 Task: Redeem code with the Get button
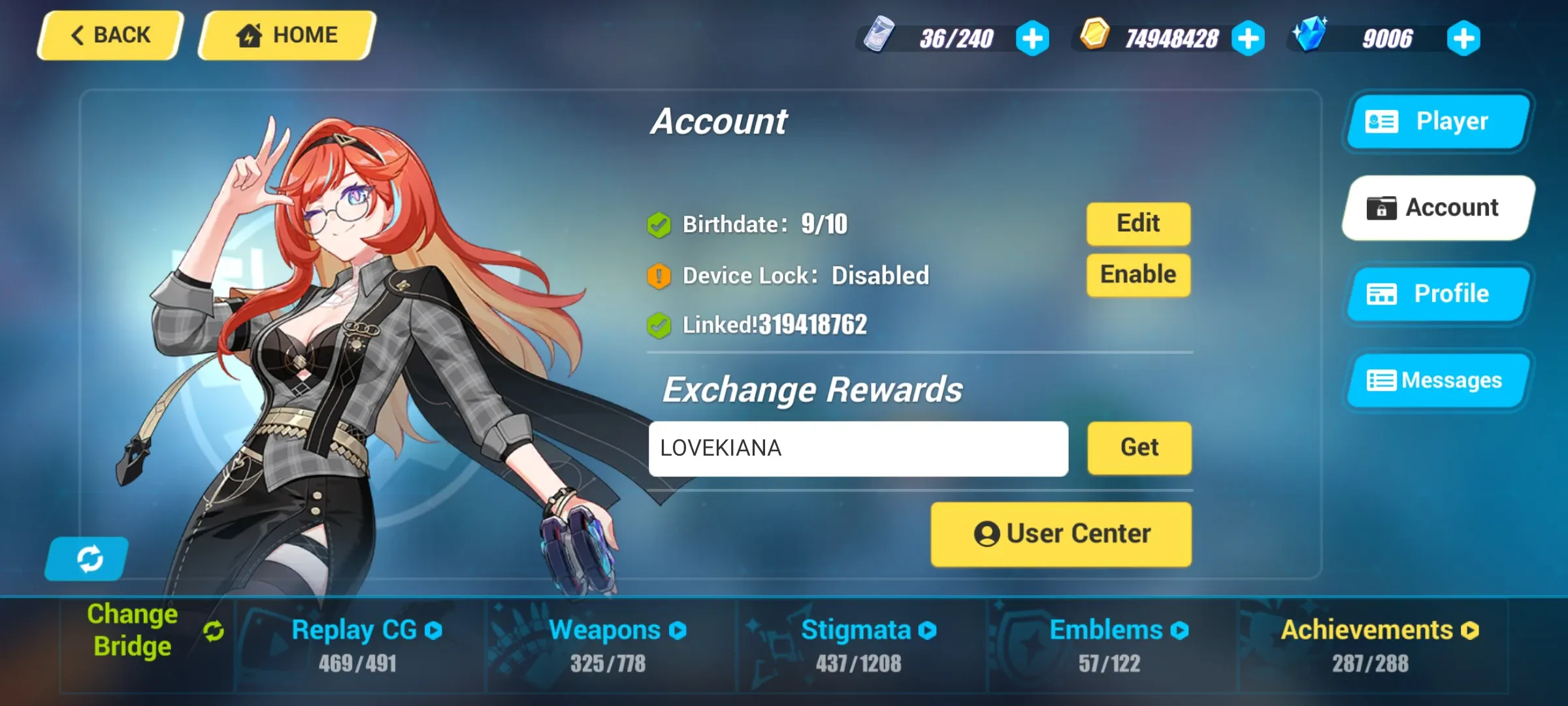(1139, 448)
